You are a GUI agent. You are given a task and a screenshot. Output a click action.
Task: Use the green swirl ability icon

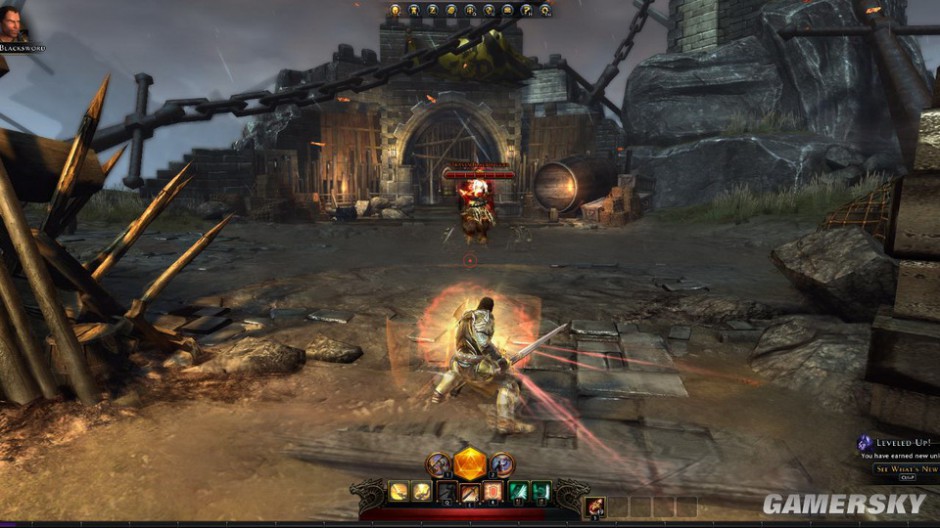(x=541, y=491)
